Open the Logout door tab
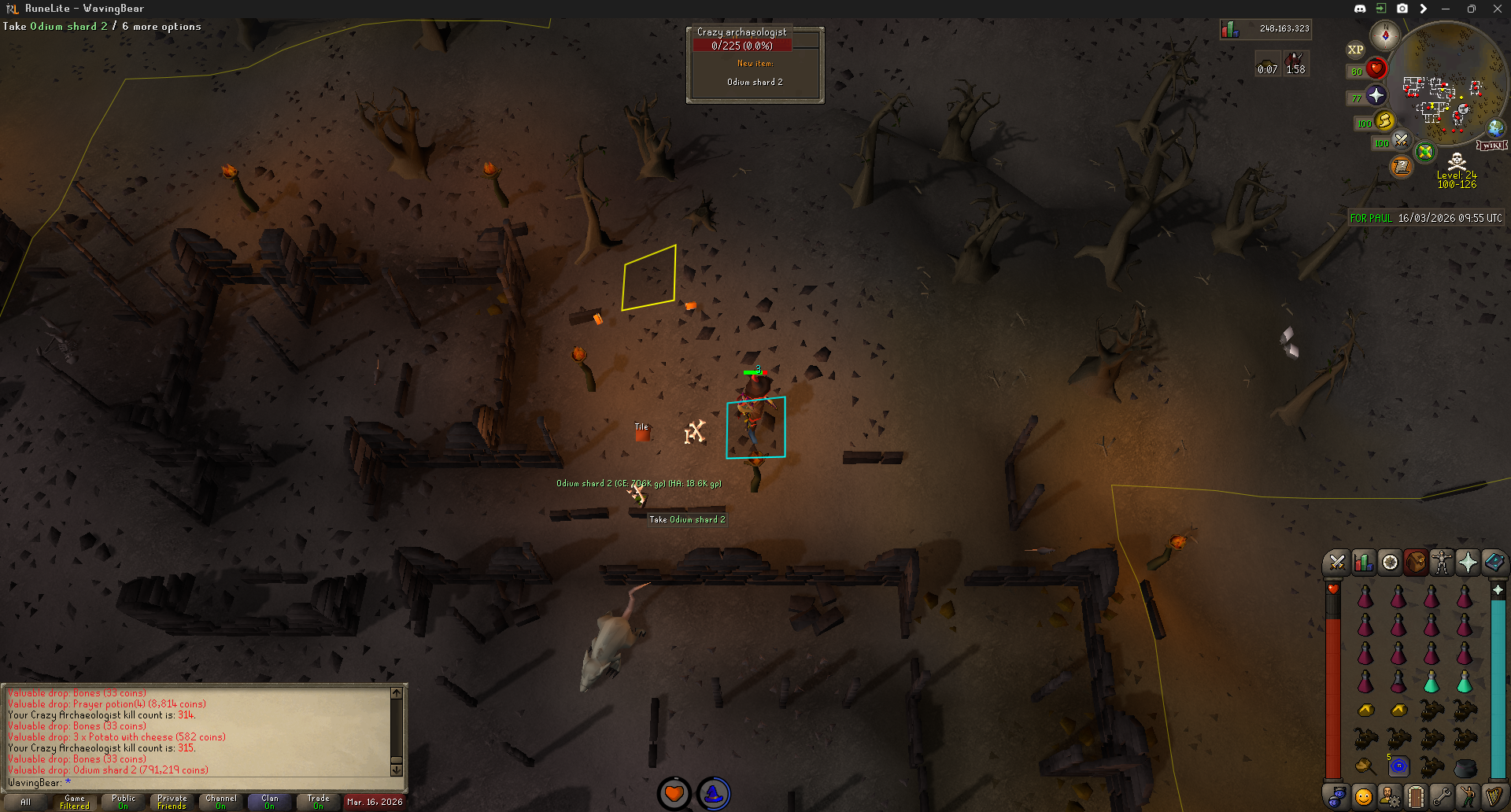Screen dimensions: 1511x812 click(1415, 796)
